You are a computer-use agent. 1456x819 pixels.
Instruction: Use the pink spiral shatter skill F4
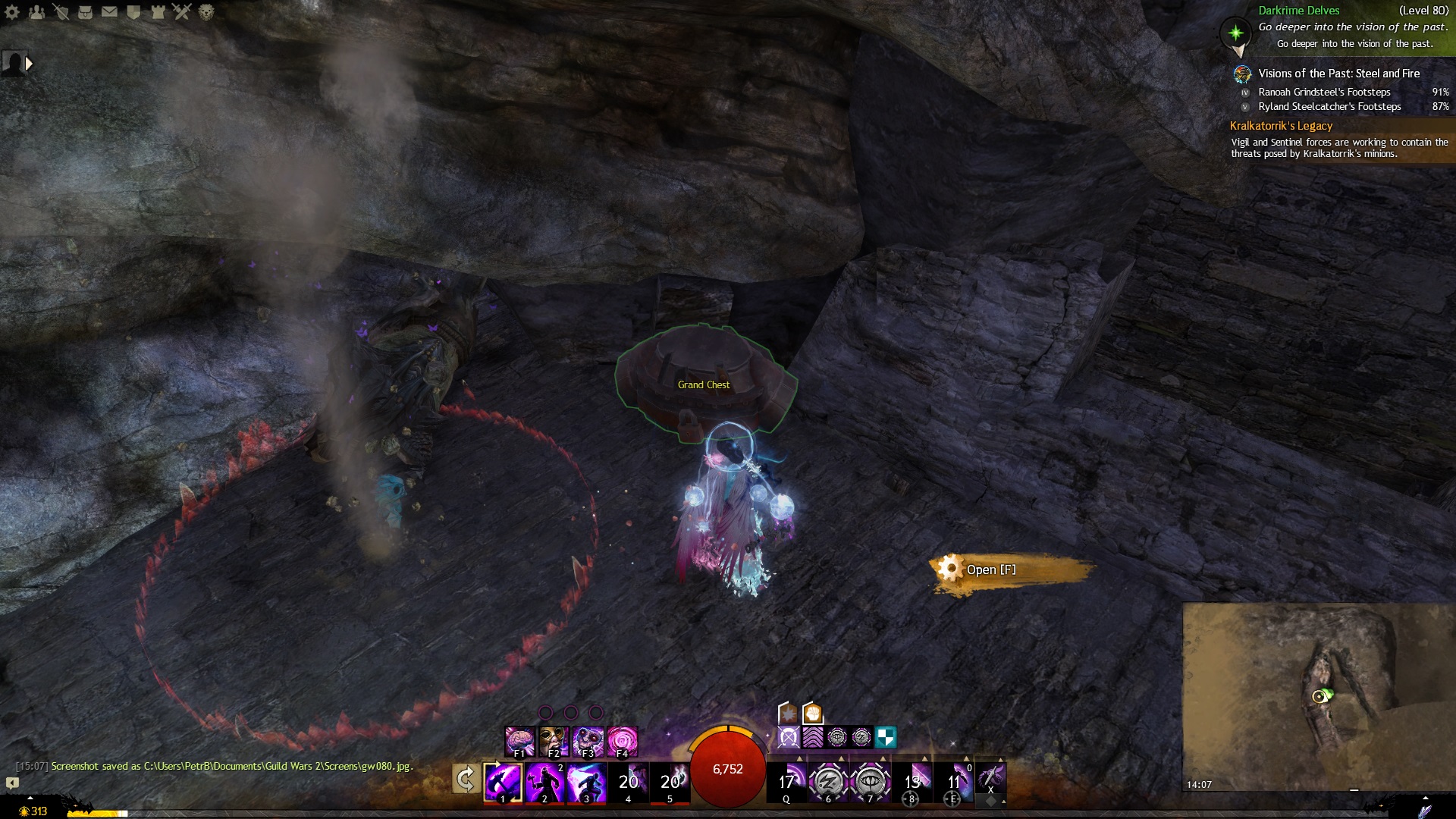click(623, 741)
